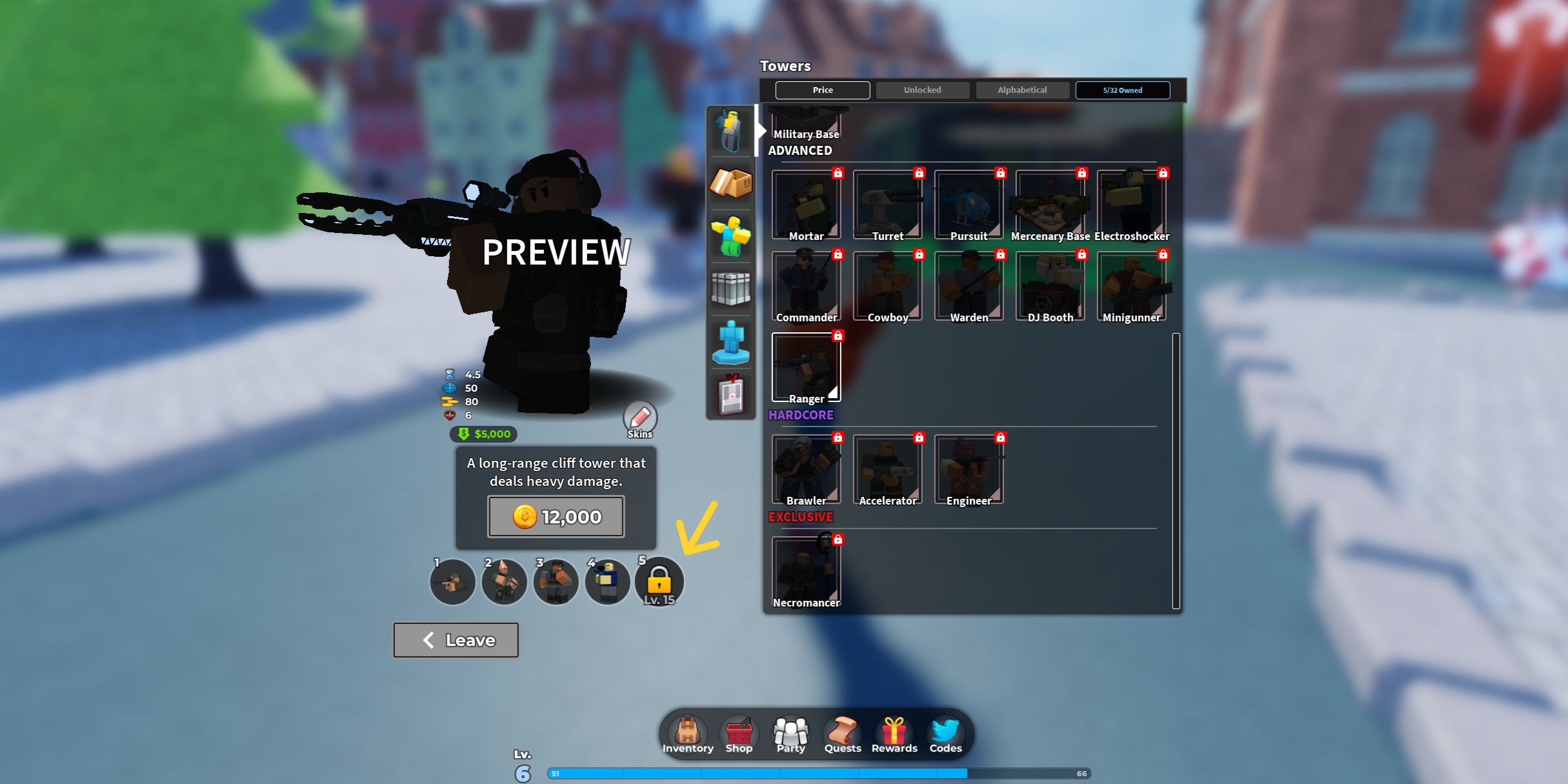This screenshot has height=784, width=1568.
Task: Enable Alphabetical sorting
Action: (x=1022, y=90)
